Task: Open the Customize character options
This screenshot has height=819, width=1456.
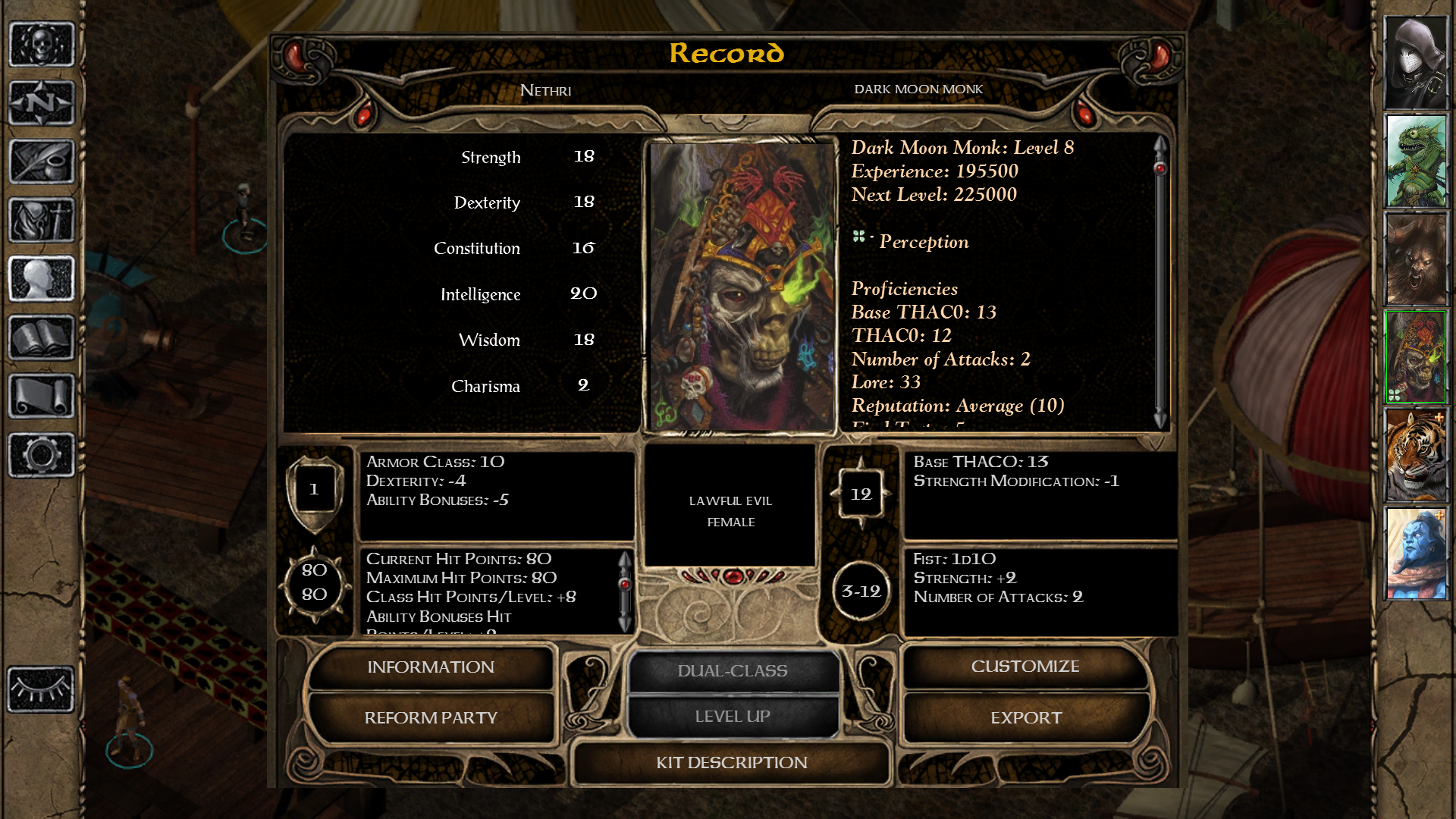Action: pos(1025,667)
